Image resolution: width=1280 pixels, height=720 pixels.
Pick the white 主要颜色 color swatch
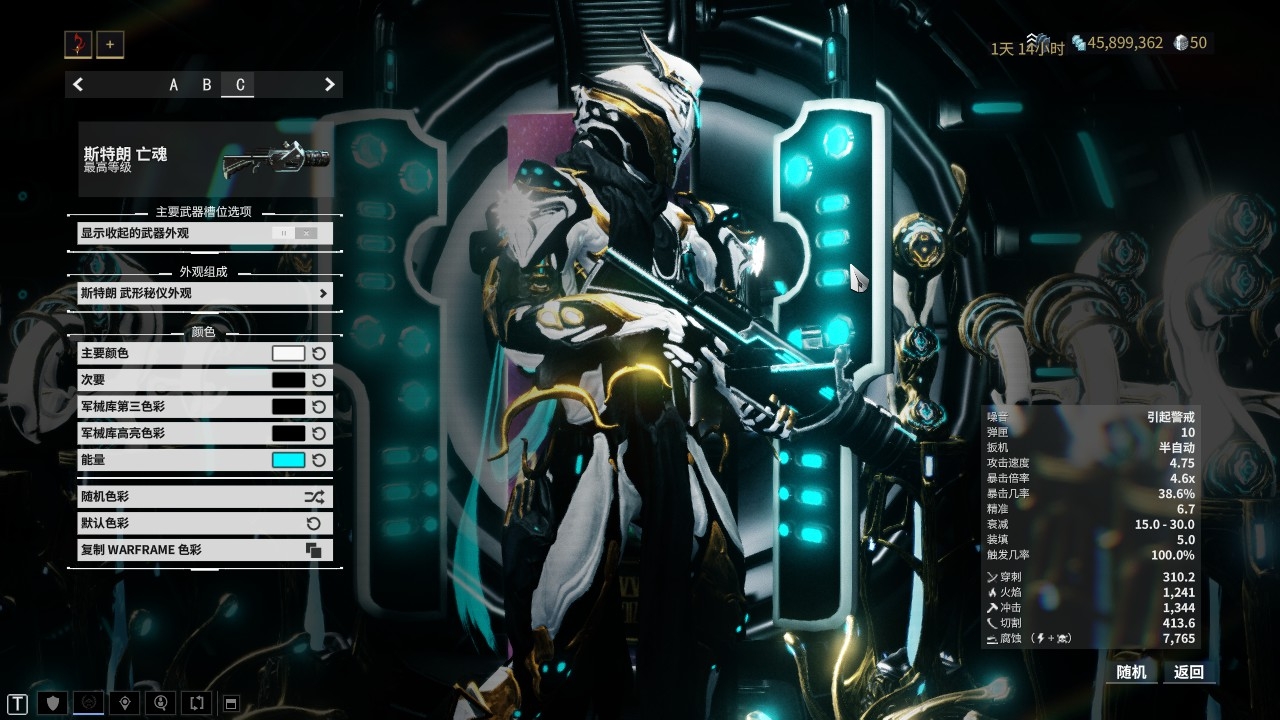[288, 353]
